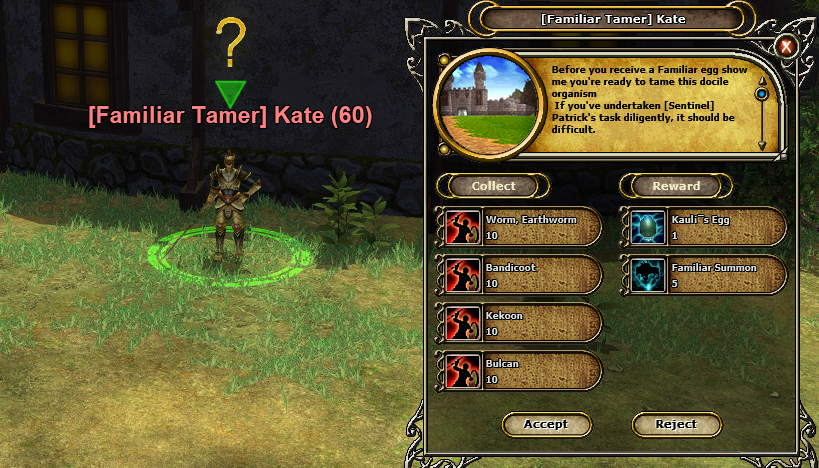Close the Familiar Tamer Kate dialog

787,46
